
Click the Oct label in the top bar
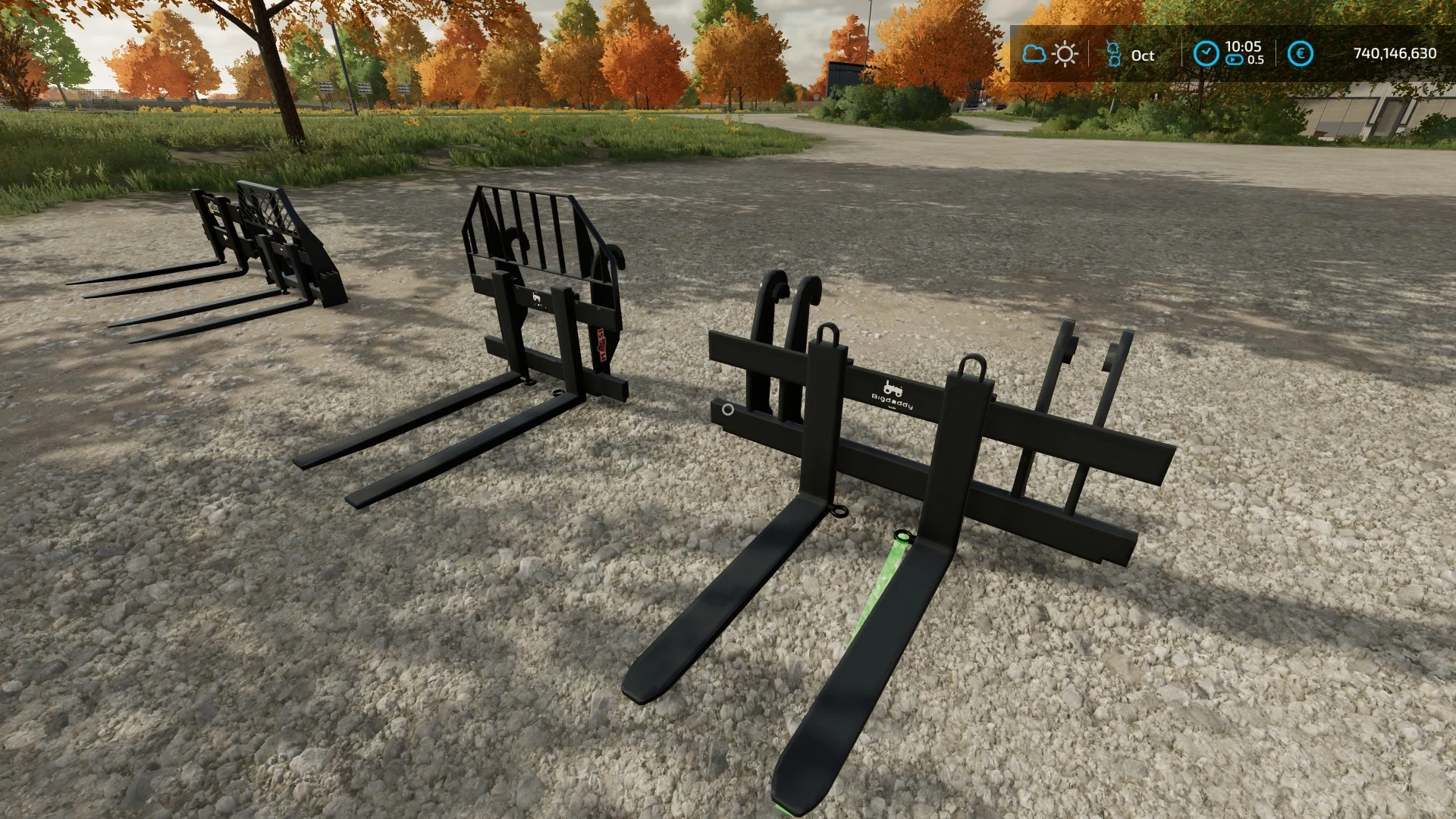(1143, 55)
